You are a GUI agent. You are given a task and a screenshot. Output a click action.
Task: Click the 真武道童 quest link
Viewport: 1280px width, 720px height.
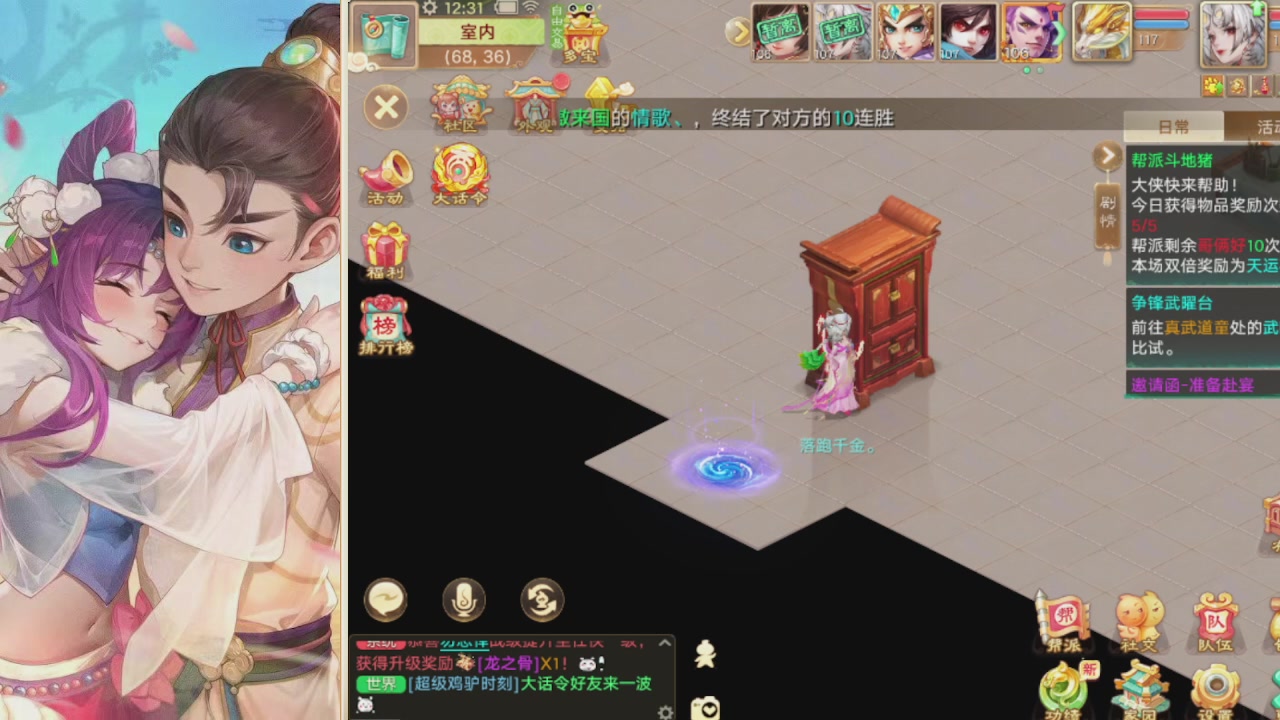(x=1196, y=329)
